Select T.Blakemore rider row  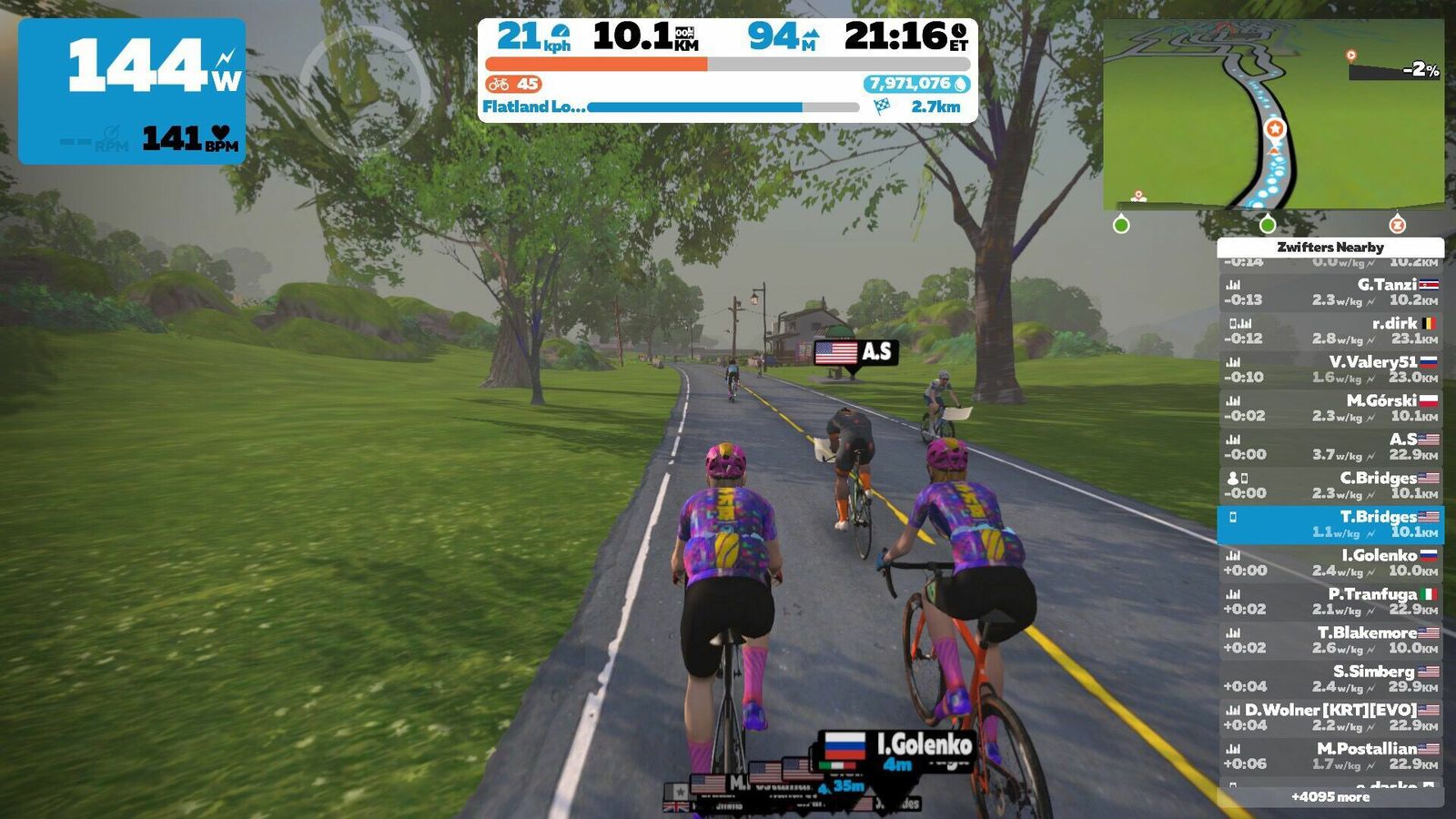point(1330,640)
